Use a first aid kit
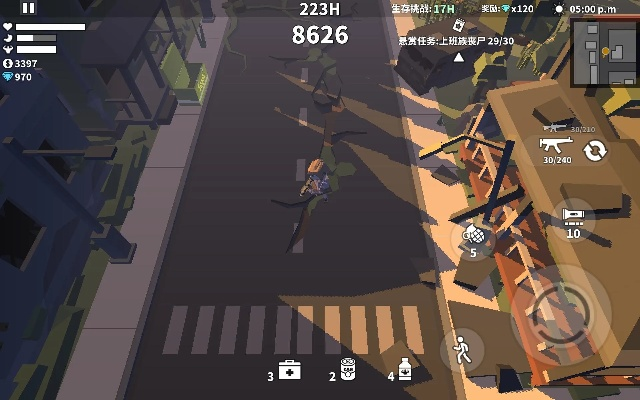This screenshot has width=640, height=400. point(289,371)
